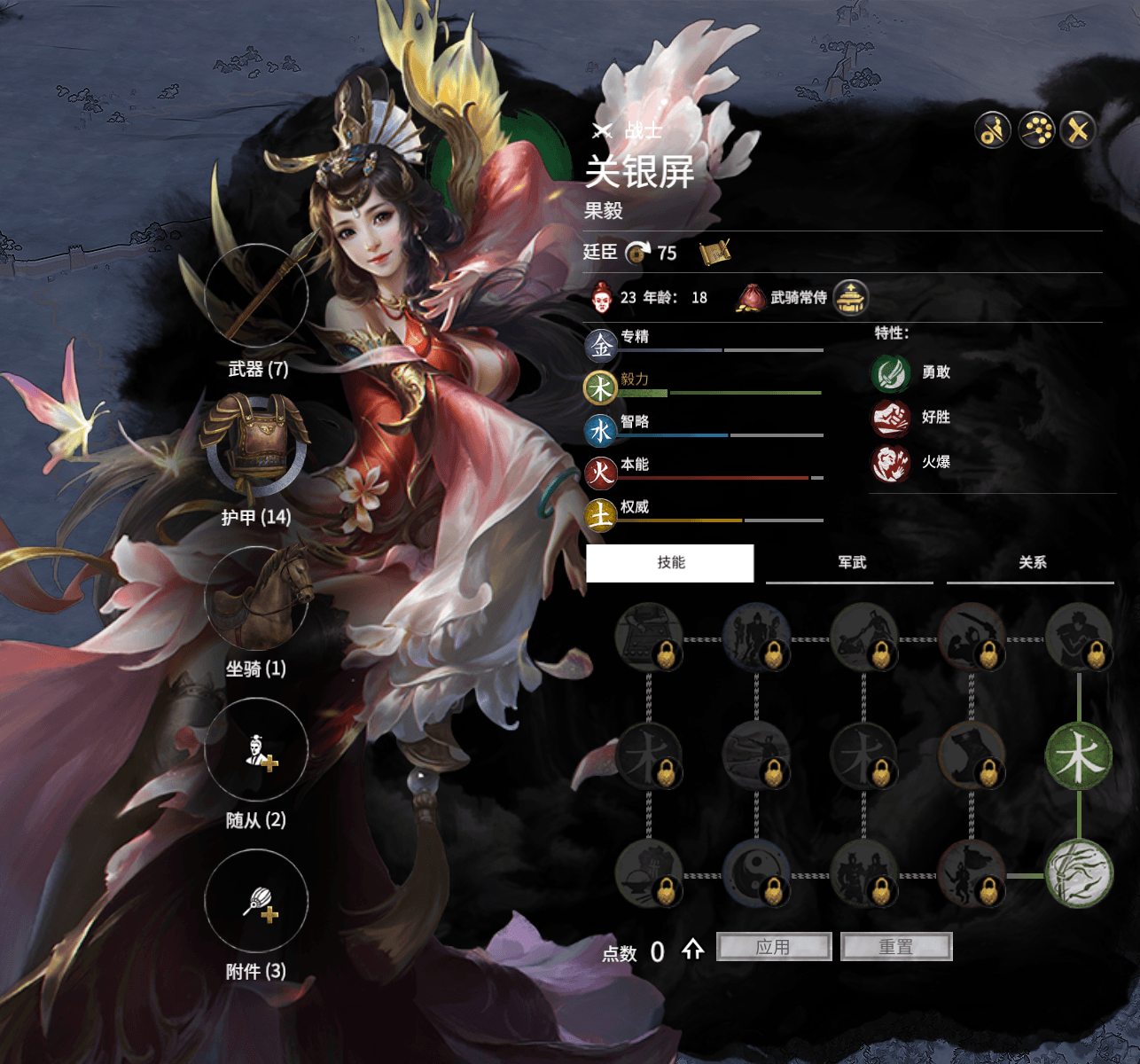Show the 关系 relationships tab
The height and width of the screenshot is (1064, 1140).
(x=1032, y=563)
